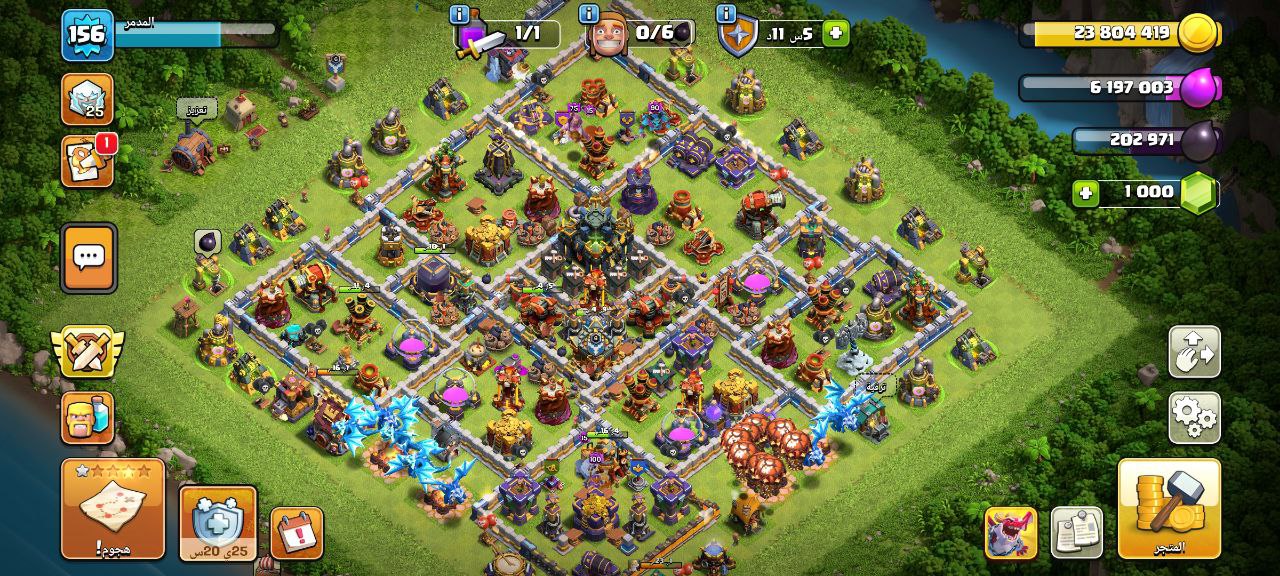Open the barbarian army overview button
The image size is (1280, 576).
[x=87, y=417]
